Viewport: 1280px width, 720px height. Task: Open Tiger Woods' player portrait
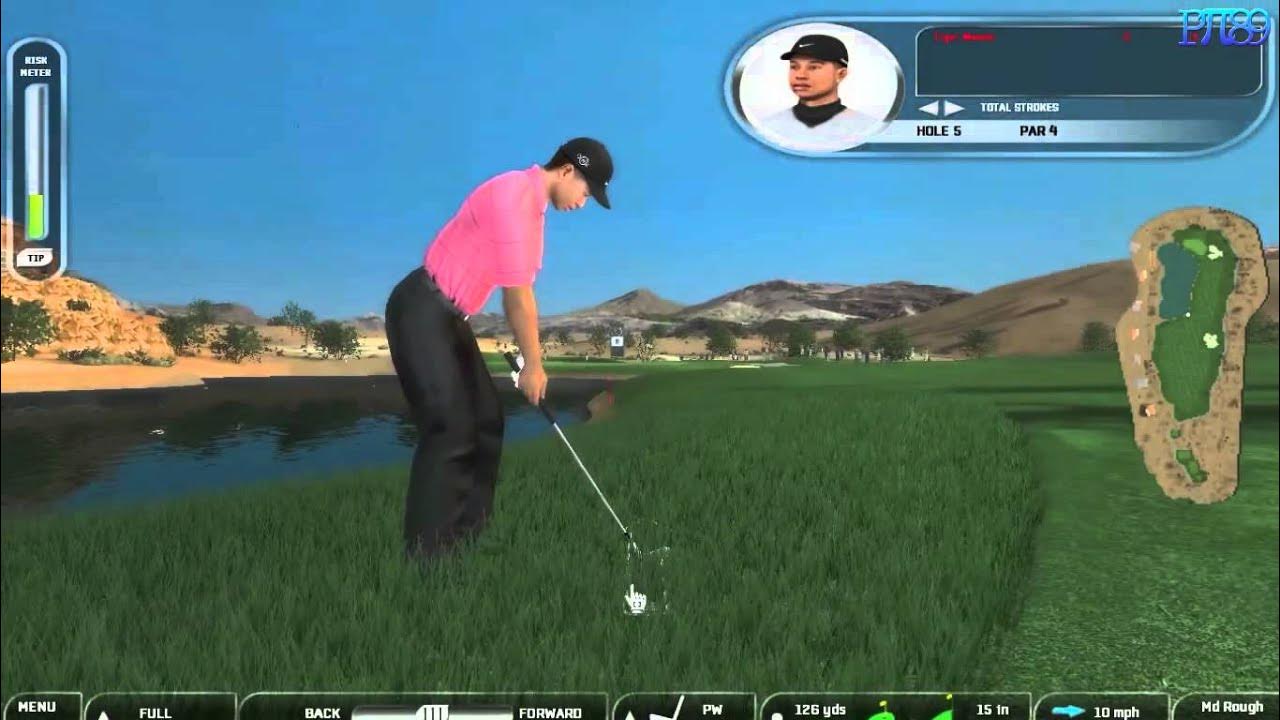815,85
